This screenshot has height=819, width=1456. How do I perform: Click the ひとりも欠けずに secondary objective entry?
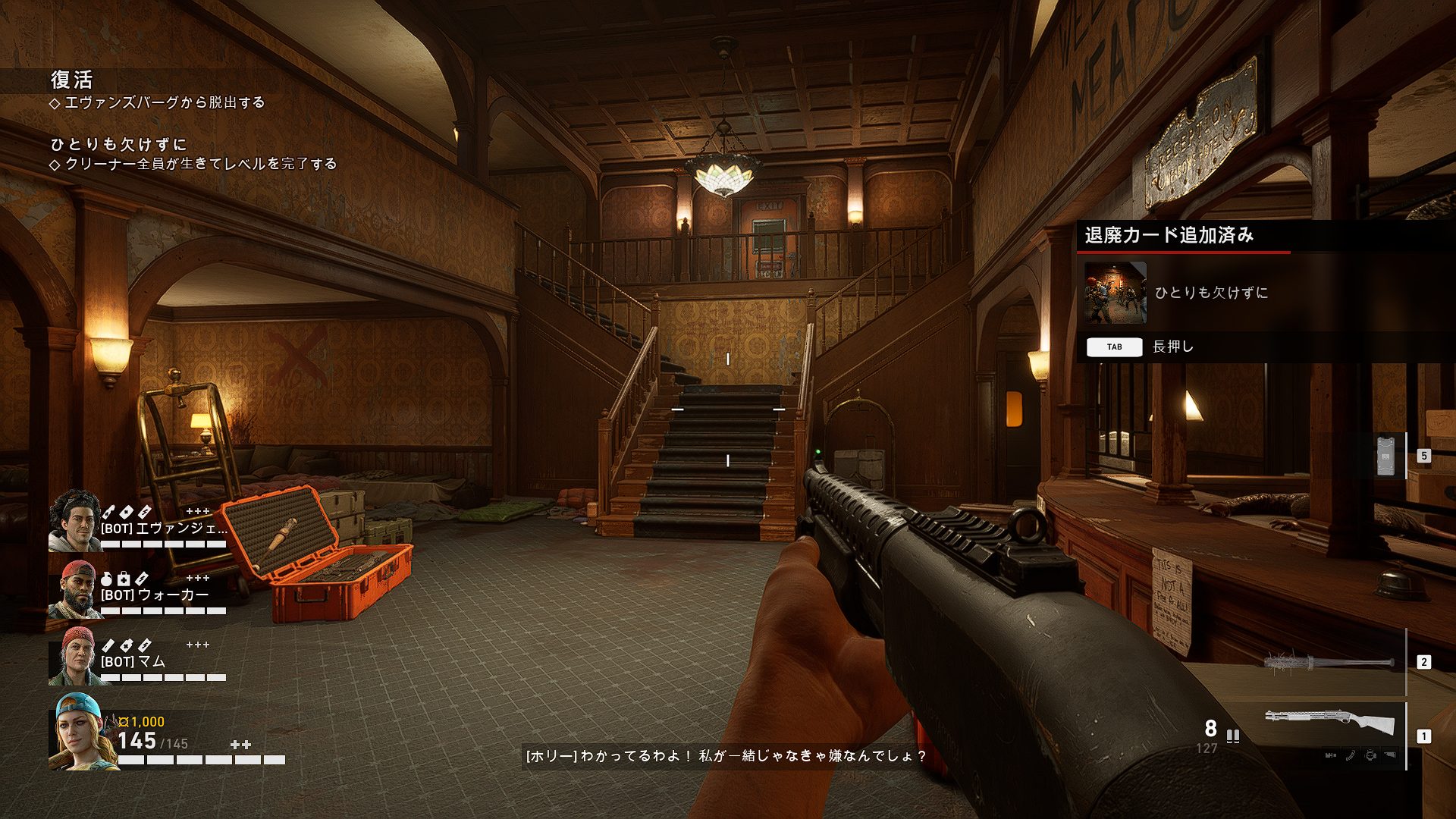(118, 145)
